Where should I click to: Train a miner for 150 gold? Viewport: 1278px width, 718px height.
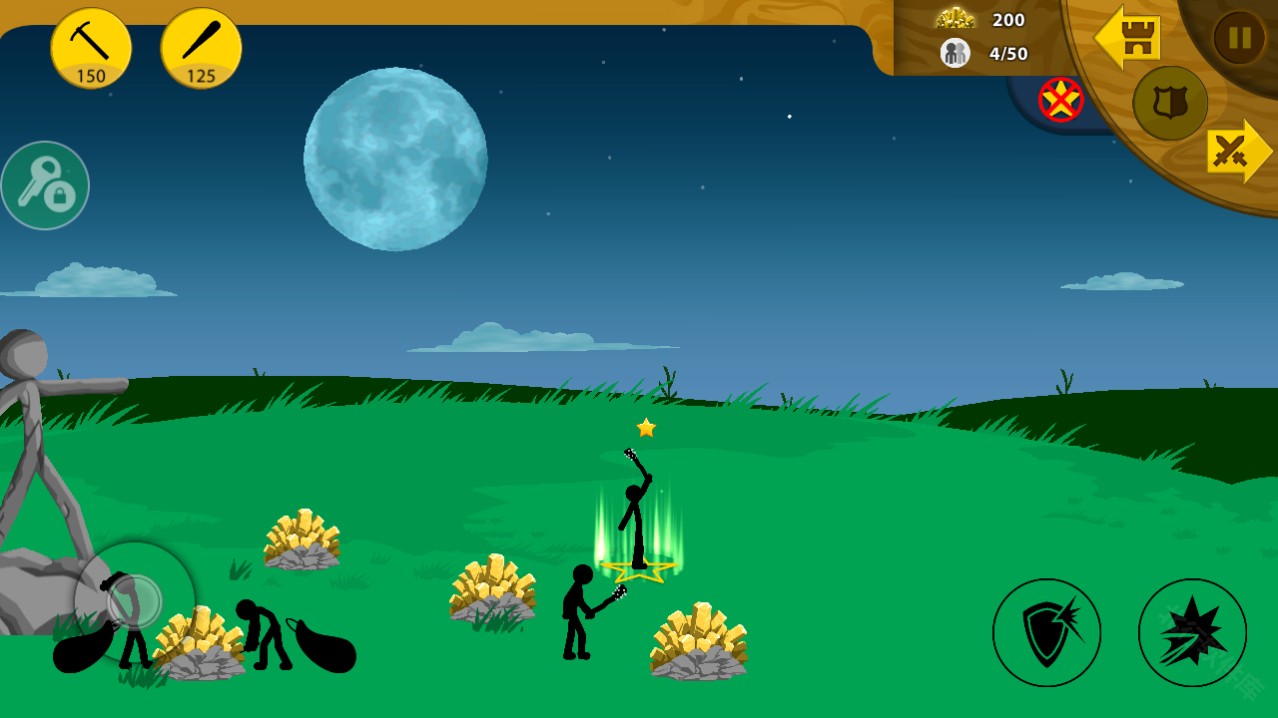click(91, 48)
